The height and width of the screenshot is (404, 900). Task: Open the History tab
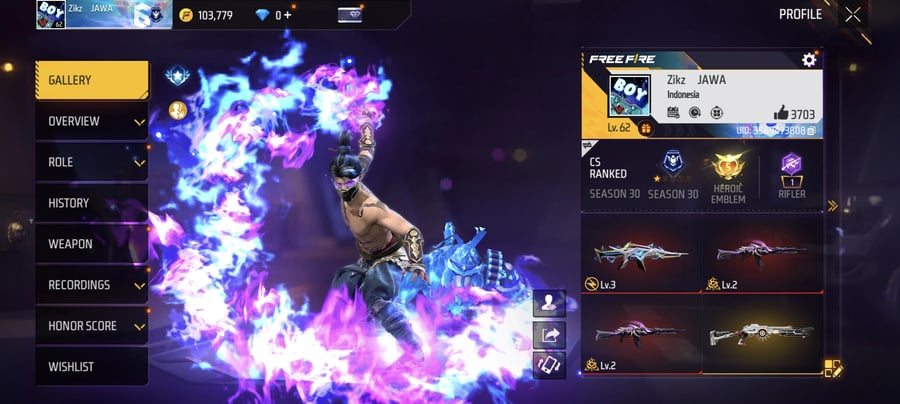click(91, 203)
